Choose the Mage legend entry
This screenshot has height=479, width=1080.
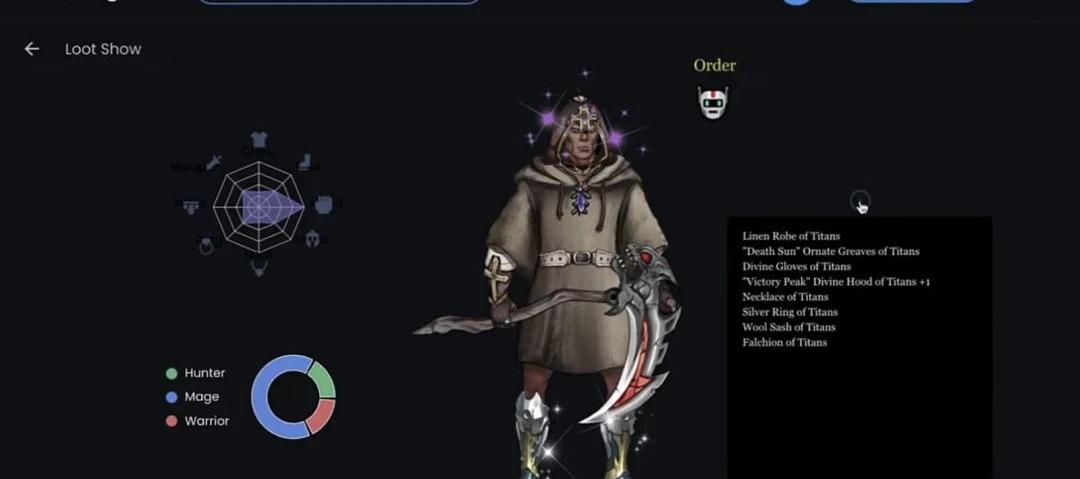click(194, 397)
